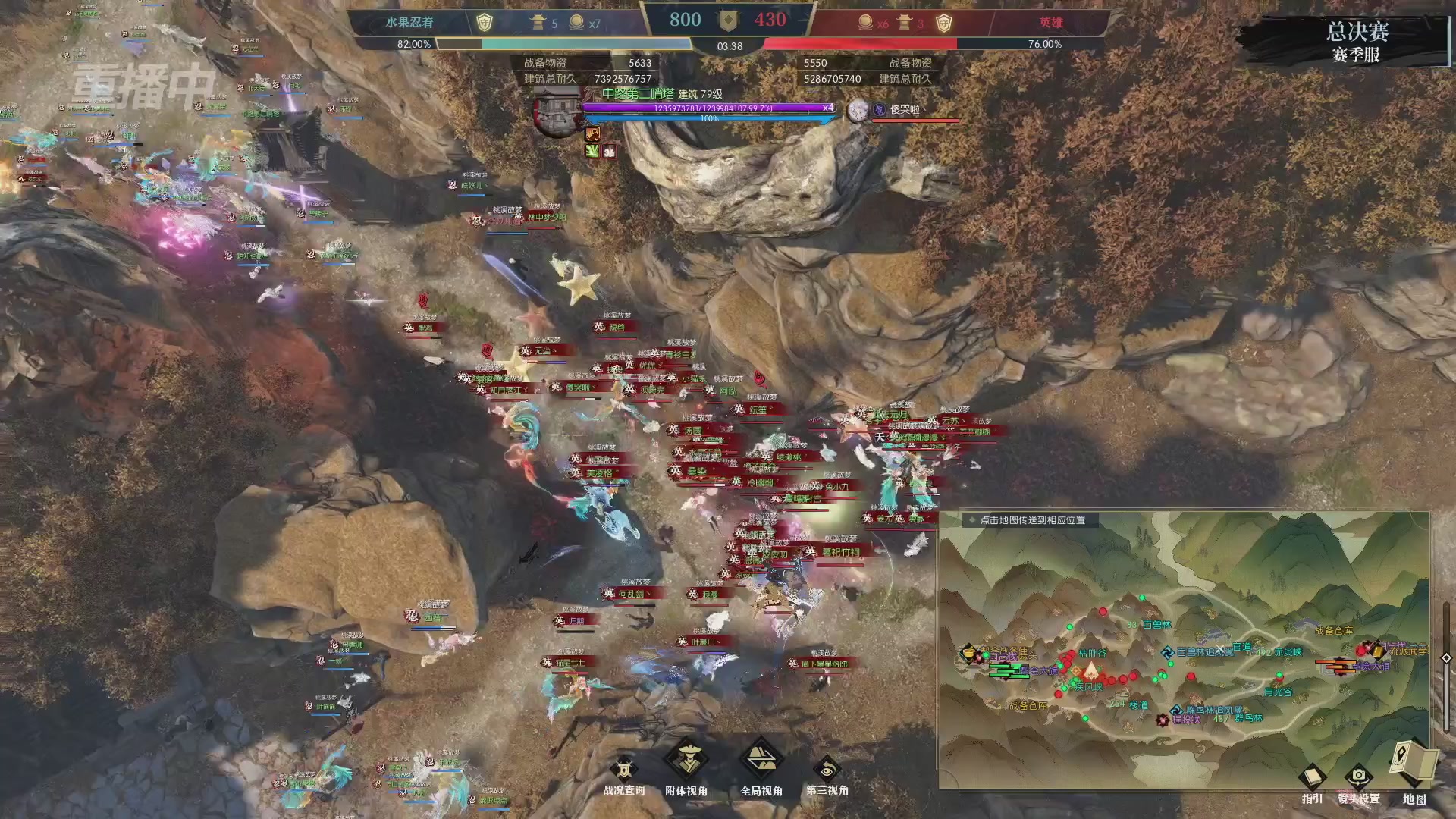
Task: Select the 中路第二哨塔 tower portrait
Action: (557, 114)
